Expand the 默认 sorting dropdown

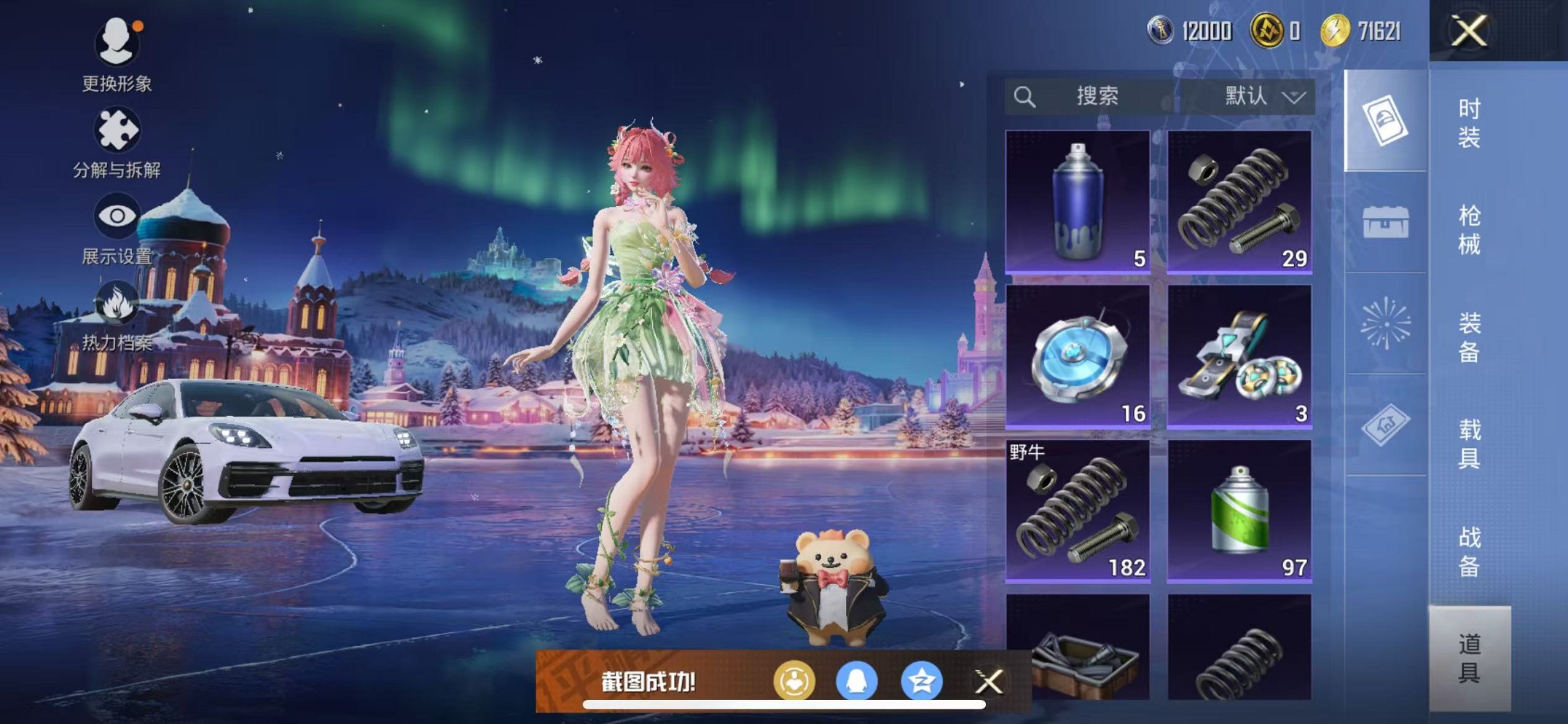[1262, 95]
